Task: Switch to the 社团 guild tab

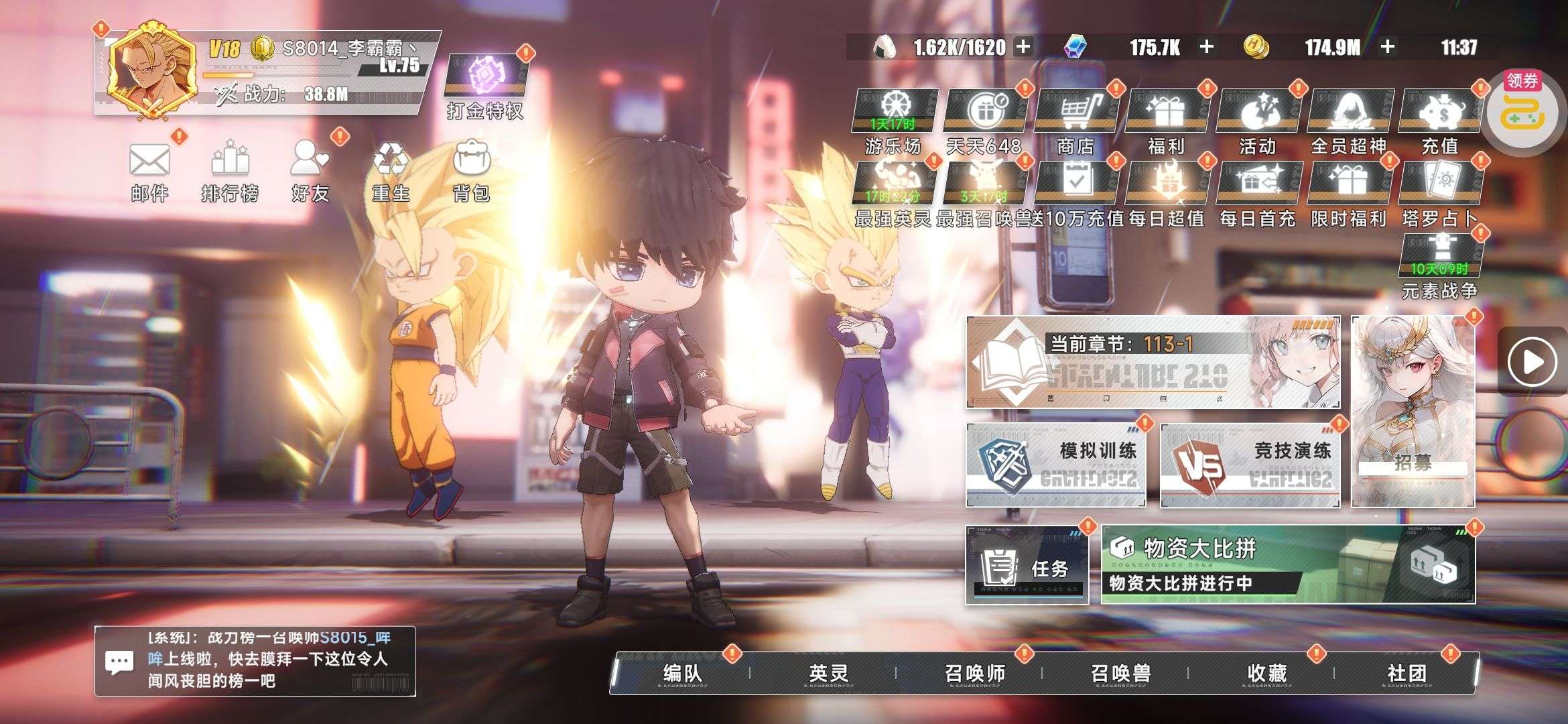Action: [x=1407, y=673]
